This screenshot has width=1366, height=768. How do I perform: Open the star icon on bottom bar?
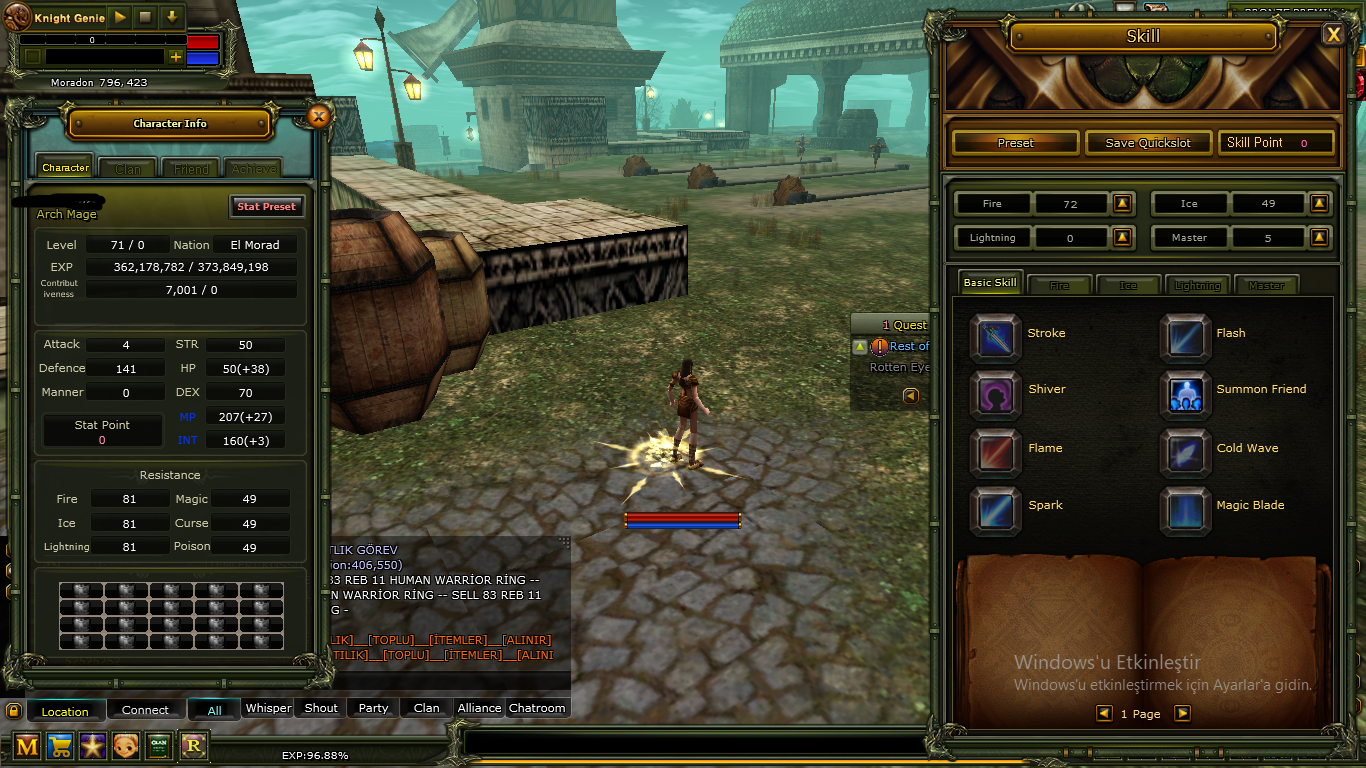pyautogui.click(x=92, y=746)
